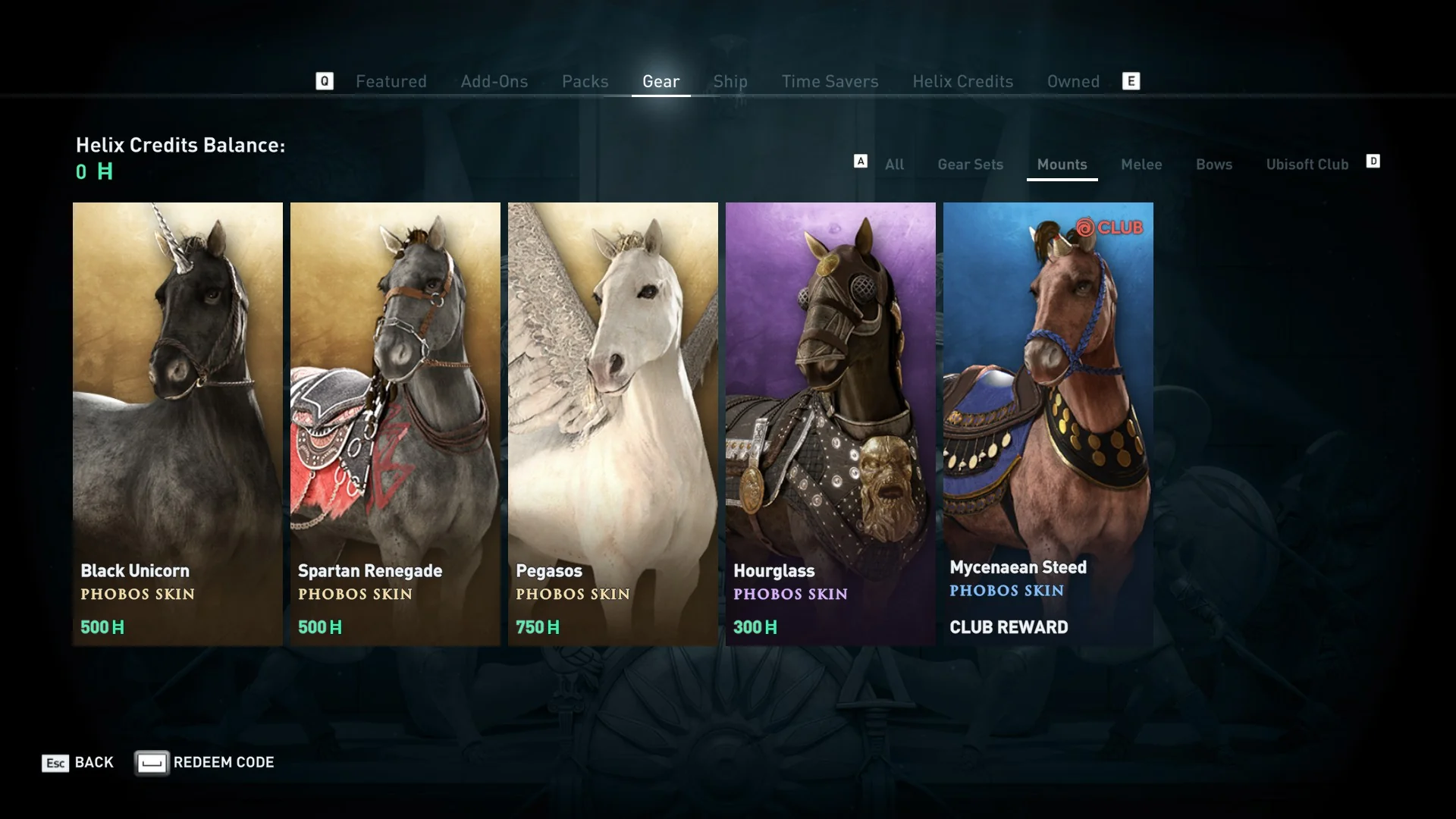Viewport: 1456px width, 819px height.
Task: Open the Helix Credits purchase tab
Action: tap(962, 81)
